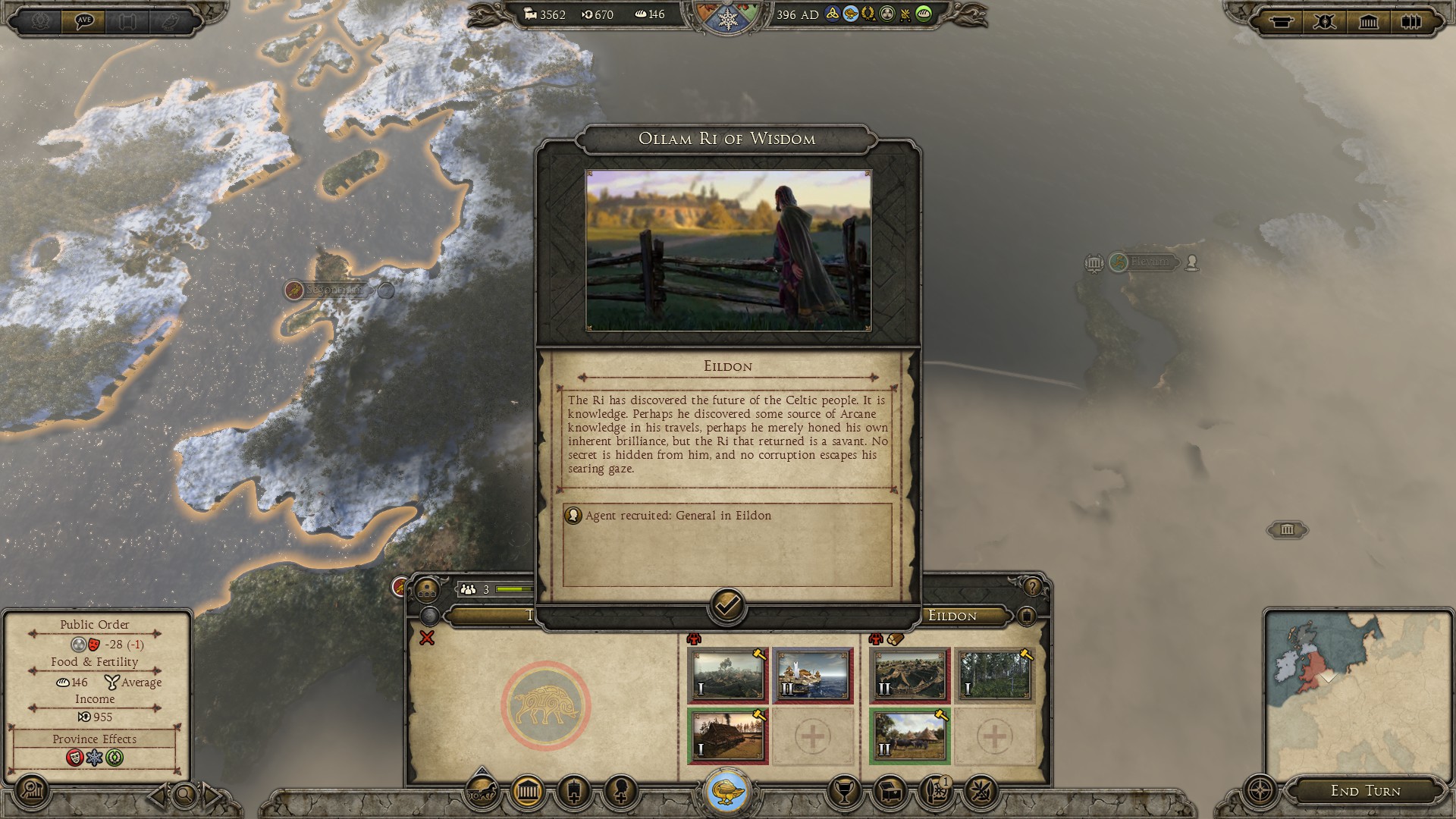The image size is (1456, 819).
Task: Close the province panel with red X
Action: [x=427, y=639]
